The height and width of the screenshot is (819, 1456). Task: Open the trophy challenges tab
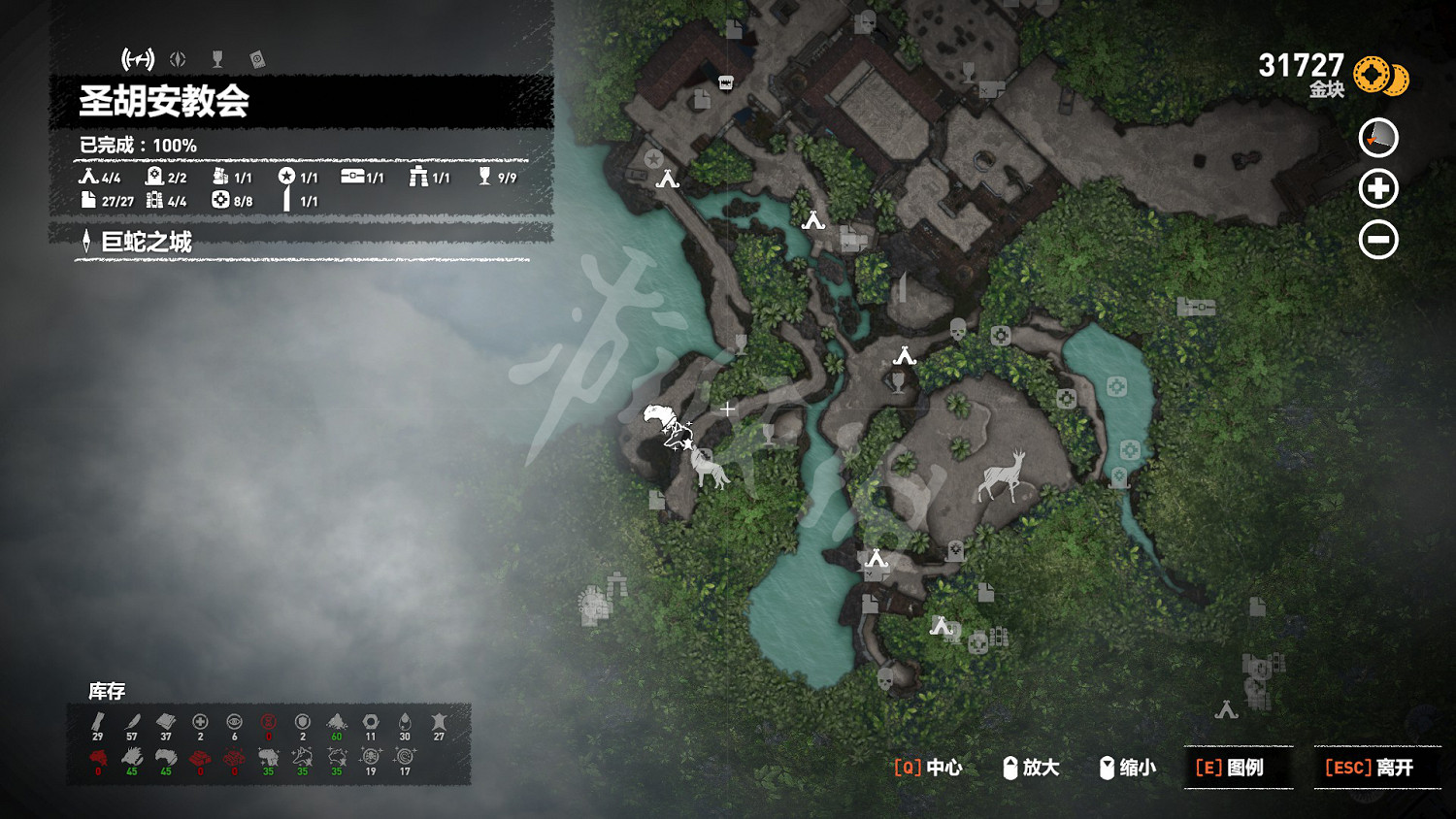pos(217,59)
